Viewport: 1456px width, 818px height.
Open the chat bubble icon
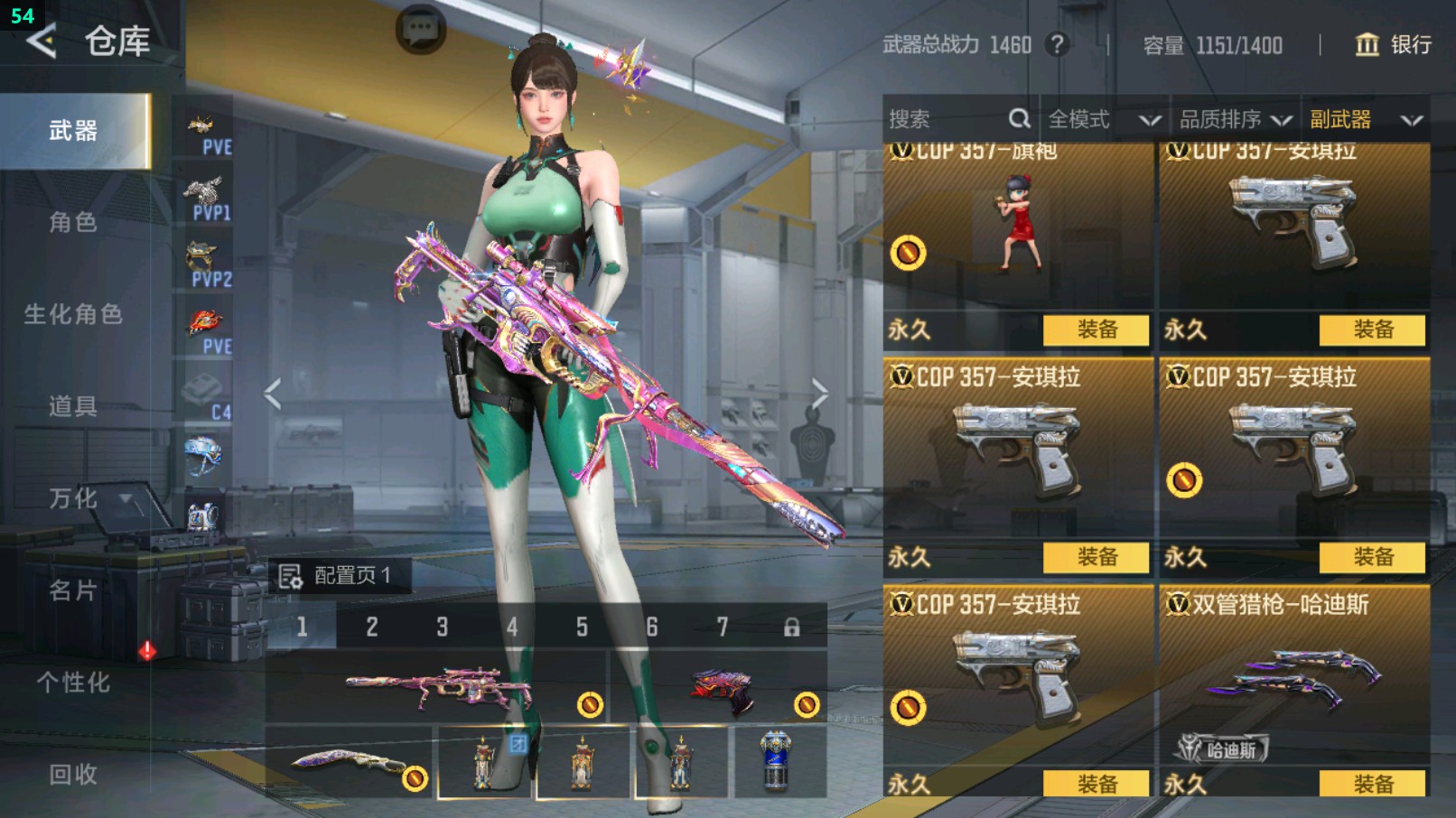click(421, 30)
